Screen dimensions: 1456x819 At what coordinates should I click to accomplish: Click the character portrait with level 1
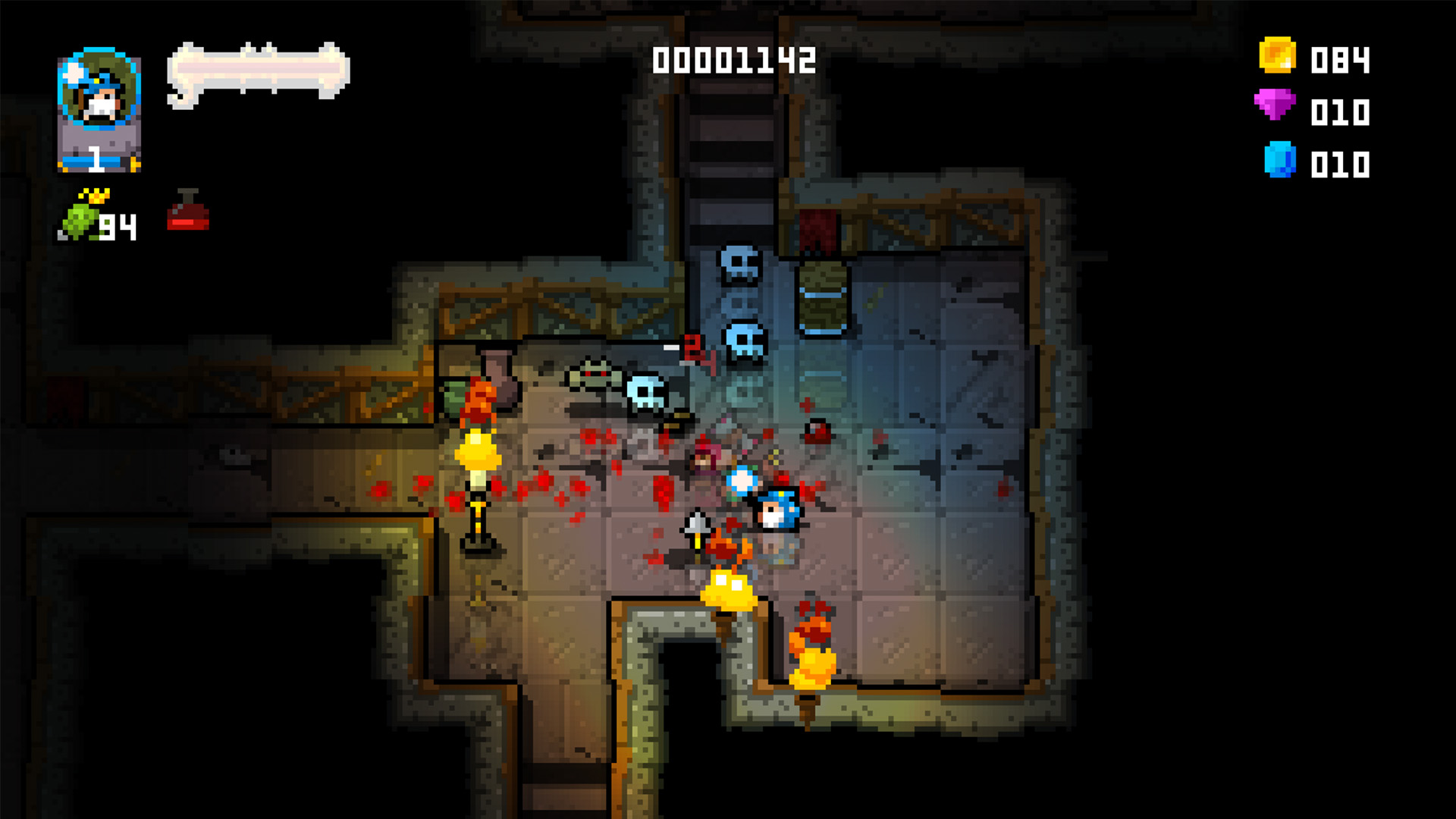pyautogui.click(x=99, y=114)
